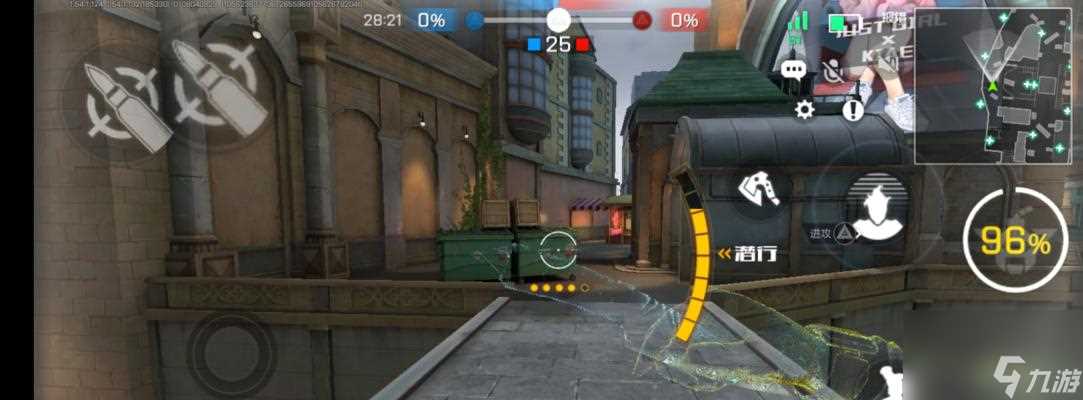Tap the 进攻 attack triangle signal
Screen dimensions: 1083x400
(845, 233)
